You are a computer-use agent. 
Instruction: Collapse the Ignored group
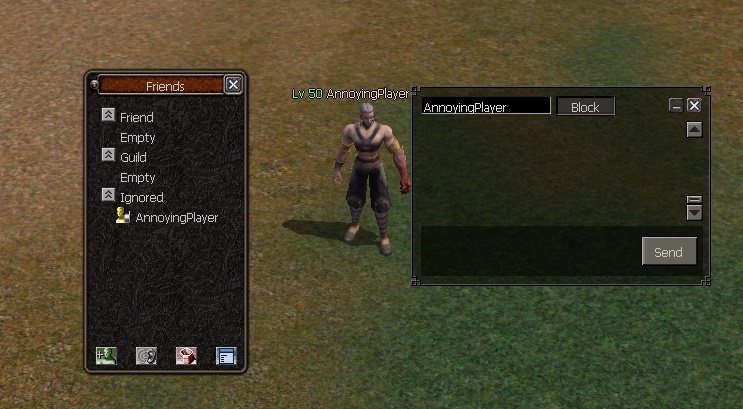click(109, 196)
